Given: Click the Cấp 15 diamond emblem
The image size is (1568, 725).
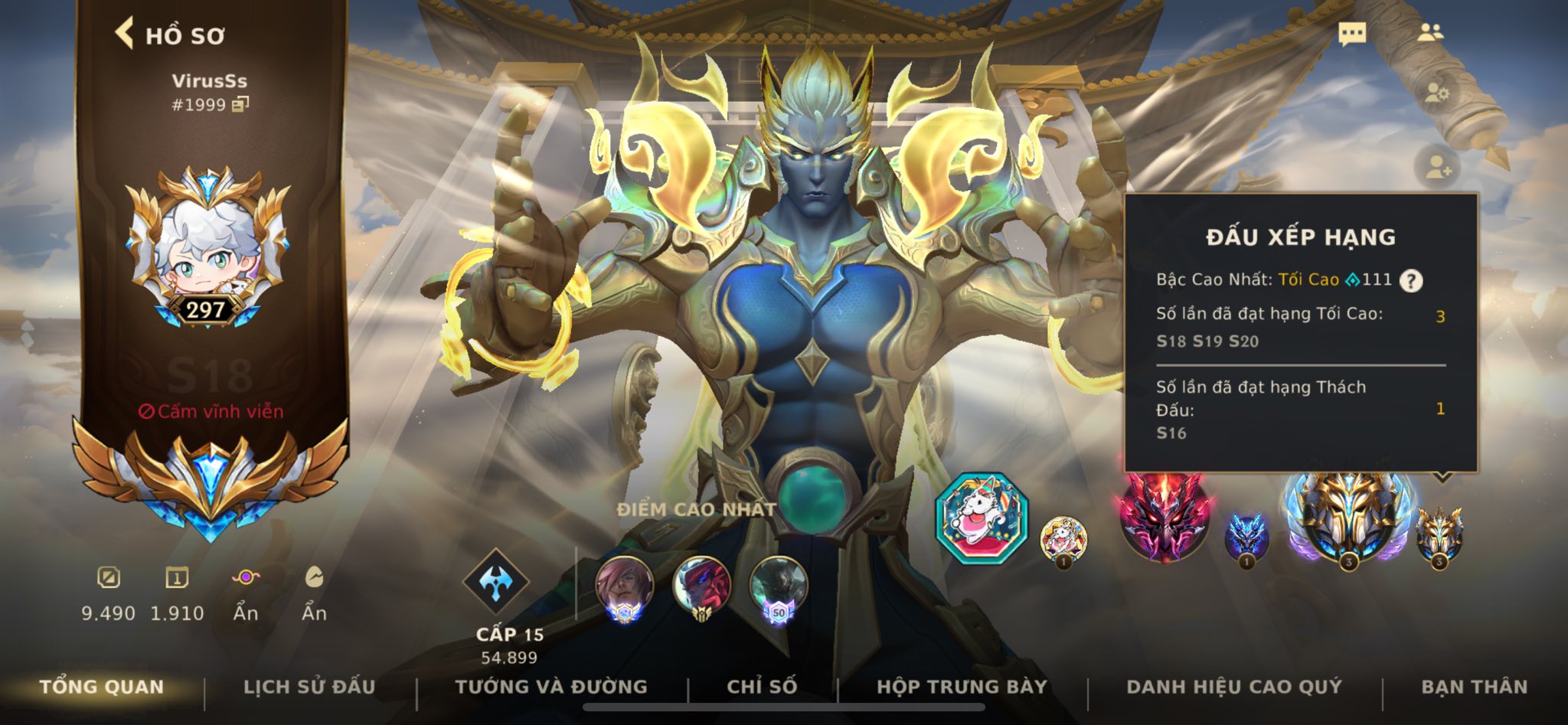Looking at the screenshot, I should tap(495, 583).
